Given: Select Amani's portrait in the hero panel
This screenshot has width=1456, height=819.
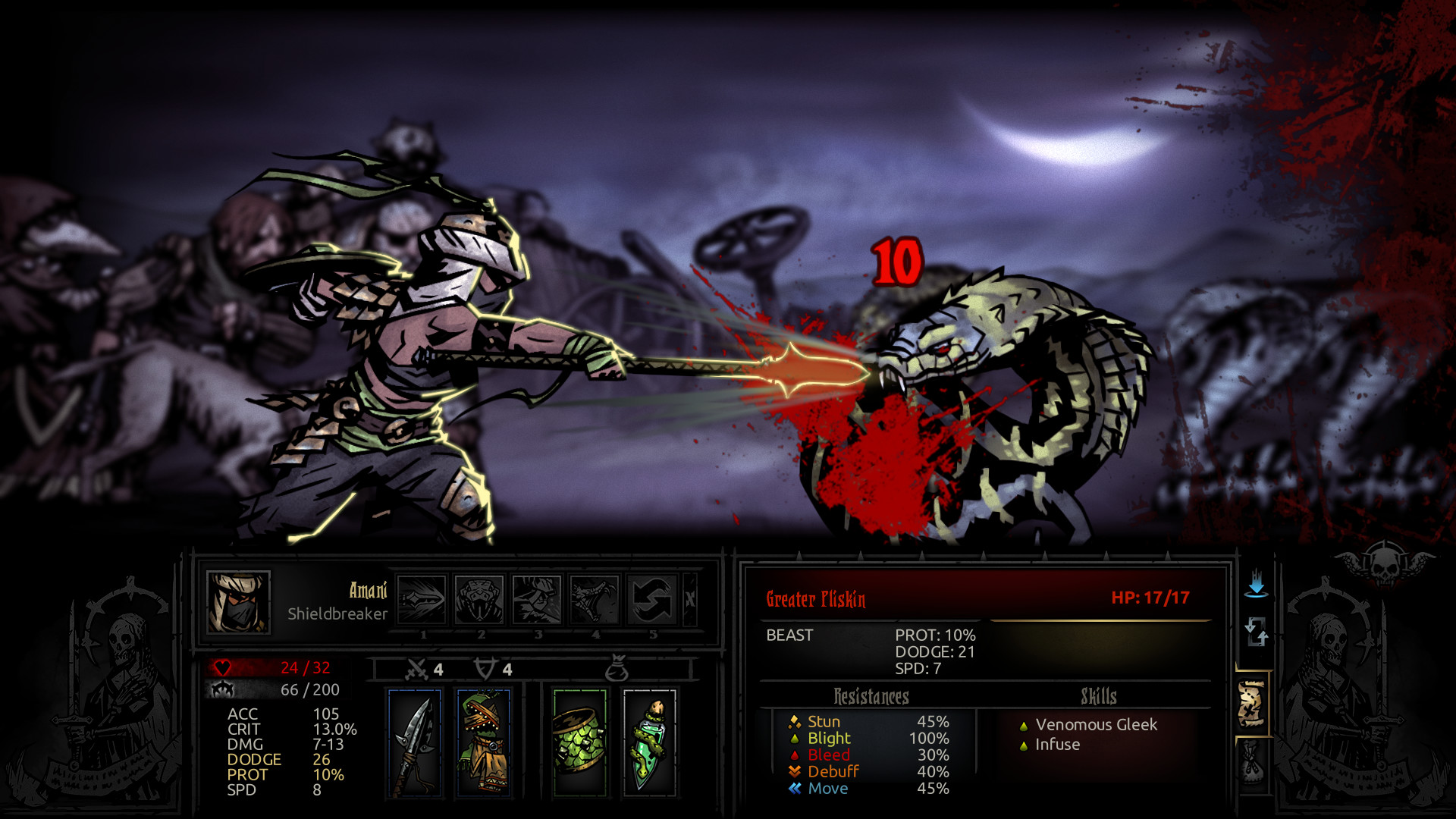Looking at the screenshot, I should pos(237,604).
